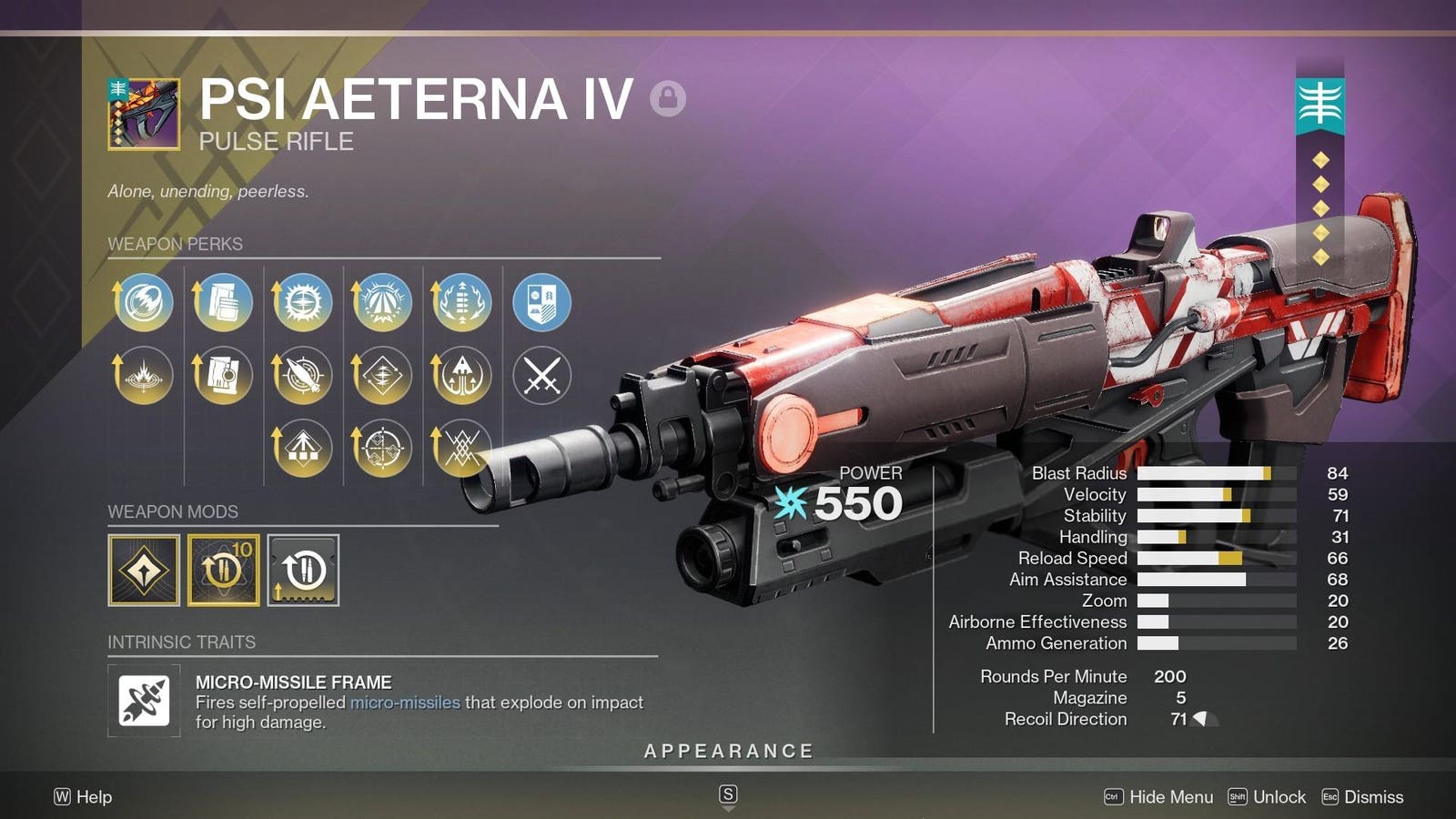Select the crosshair with diamonds perk
Viewport: 1456px width, 819px height.
382,448
